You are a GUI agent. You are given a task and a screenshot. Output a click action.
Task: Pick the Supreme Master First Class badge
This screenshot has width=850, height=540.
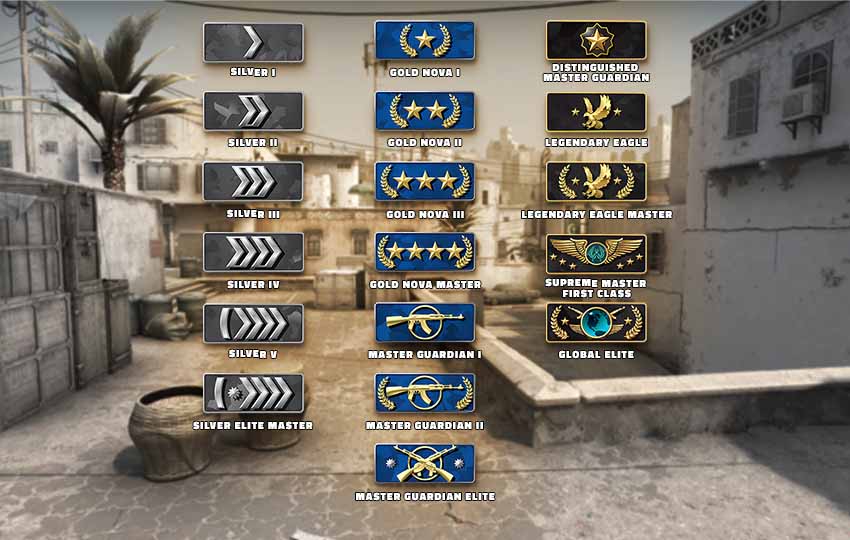click(596, 254)
